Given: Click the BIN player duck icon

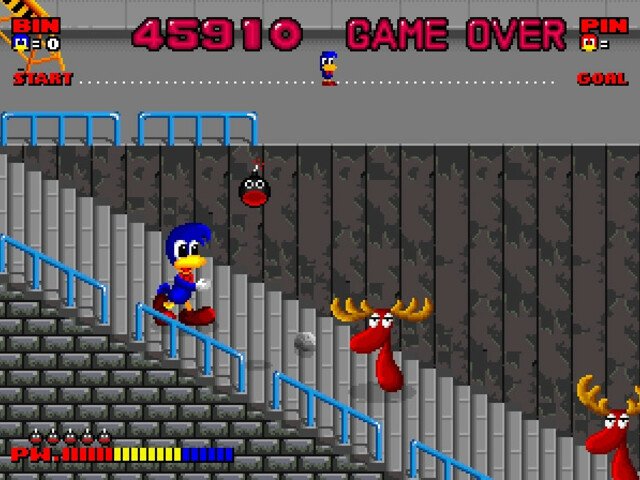Looking at the screenshot, I should [x=20, y=42].
